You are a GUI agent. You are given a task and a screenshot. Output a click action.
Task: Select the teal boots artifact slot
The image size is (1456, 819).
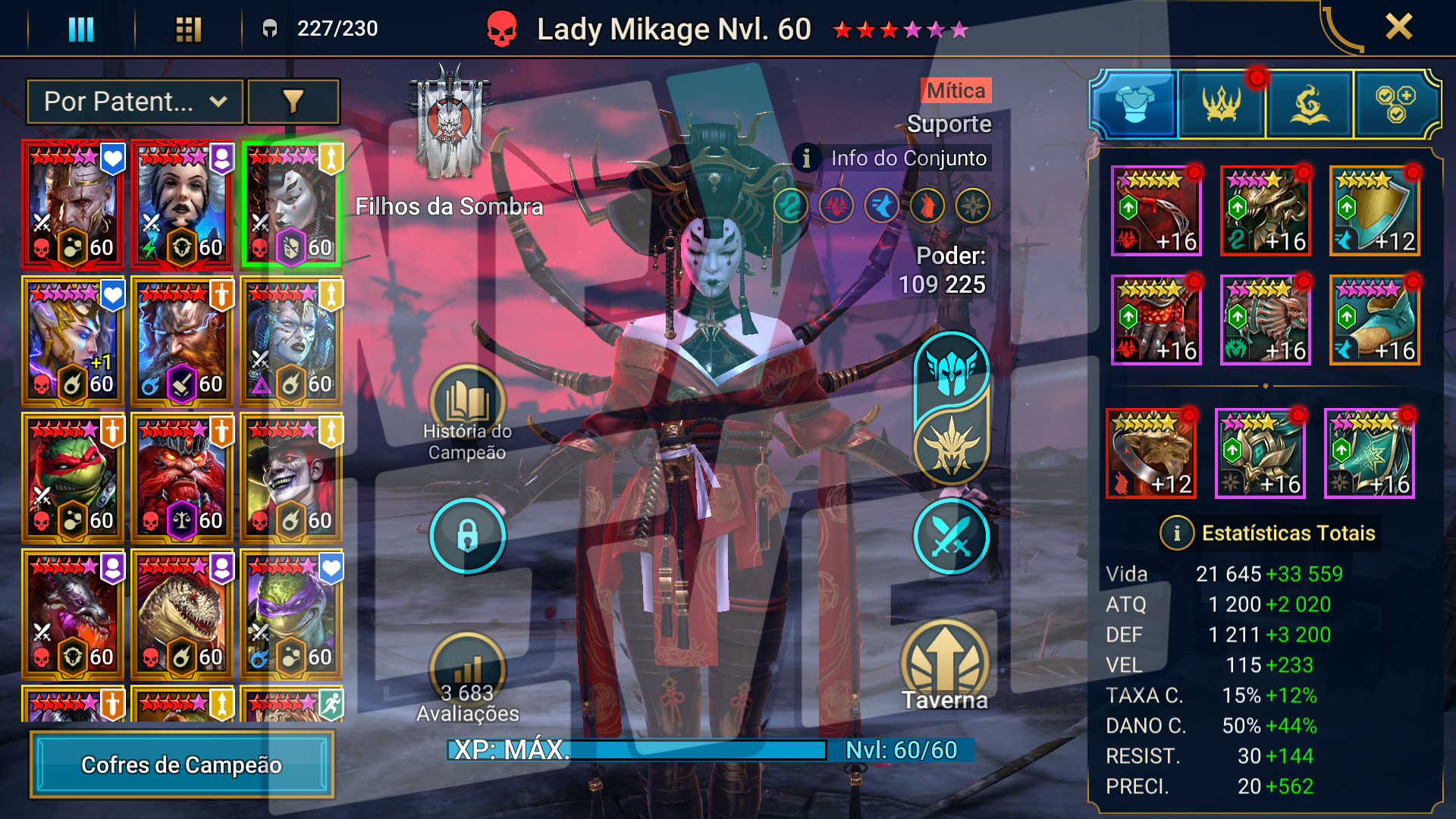1374,320
